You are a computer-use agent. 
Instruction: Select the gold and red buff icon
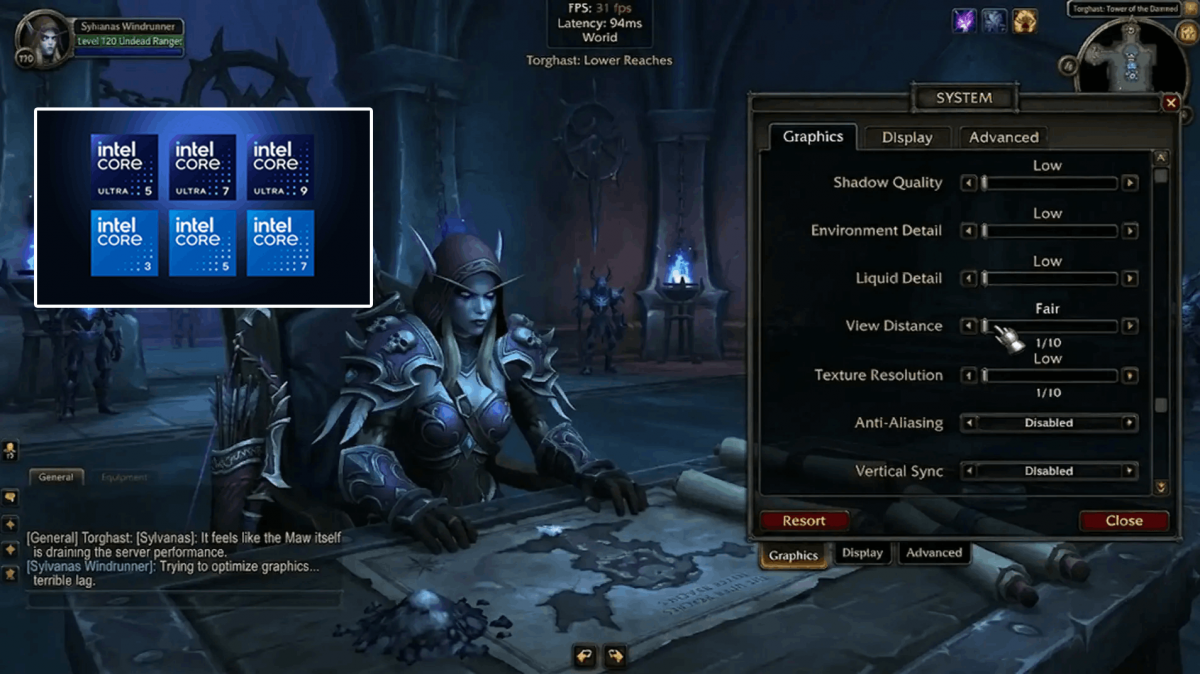[x=1024, y=20]
